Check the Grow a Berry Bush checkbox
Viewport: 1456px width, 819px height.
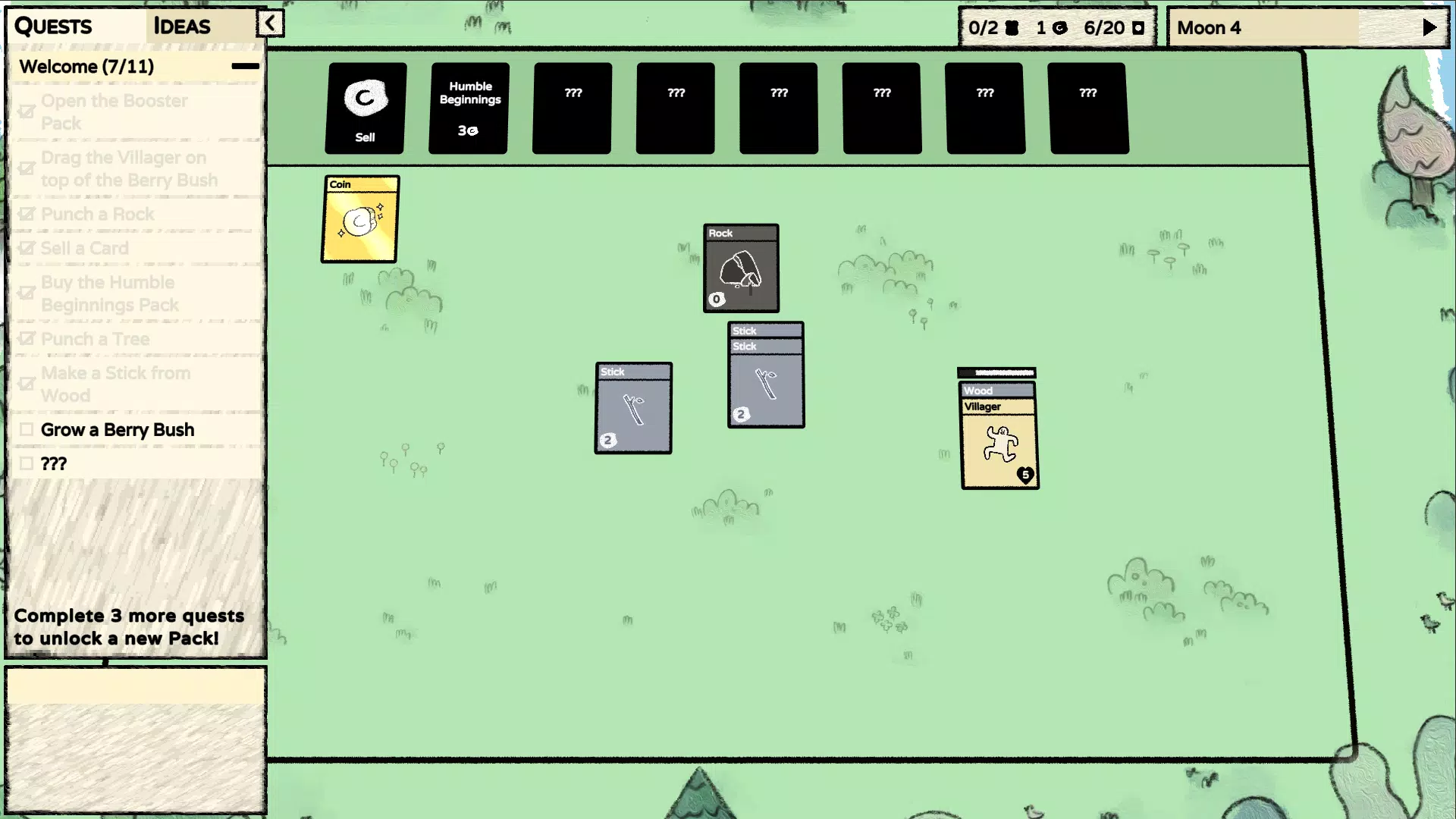coord(27,429)
